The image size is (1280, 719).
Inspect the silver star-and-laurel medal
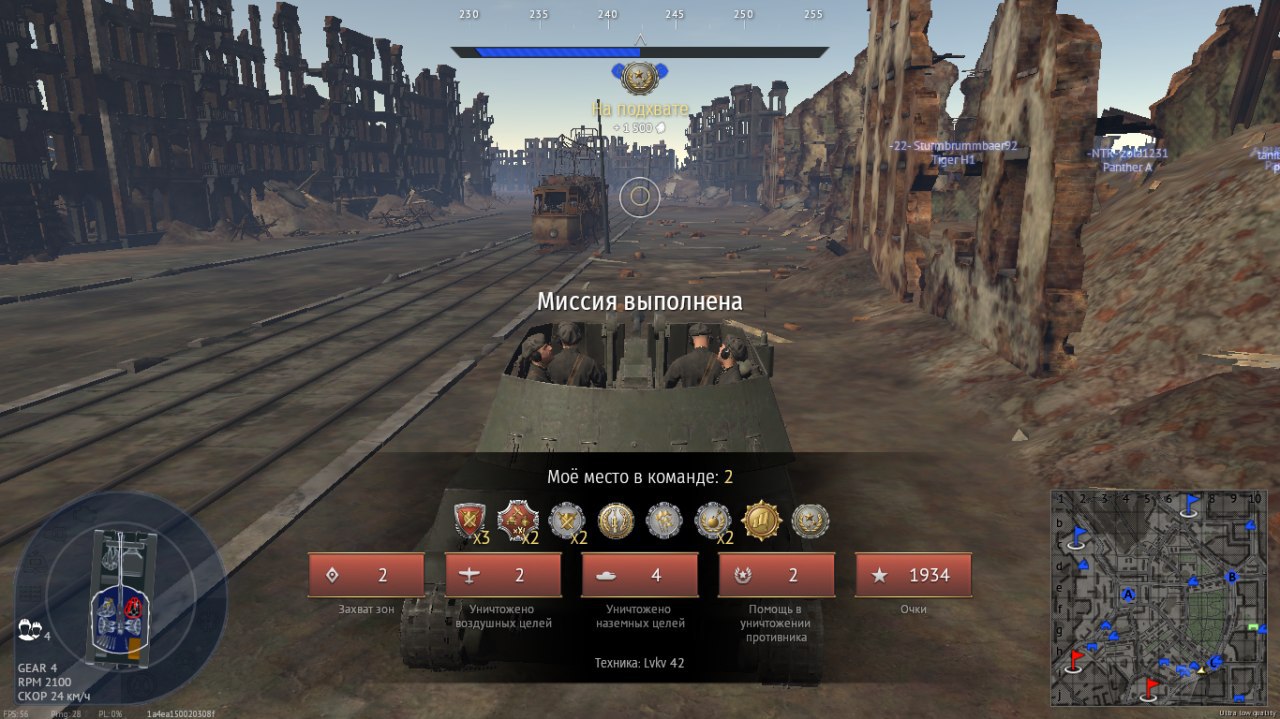click(x=810, y=520)
